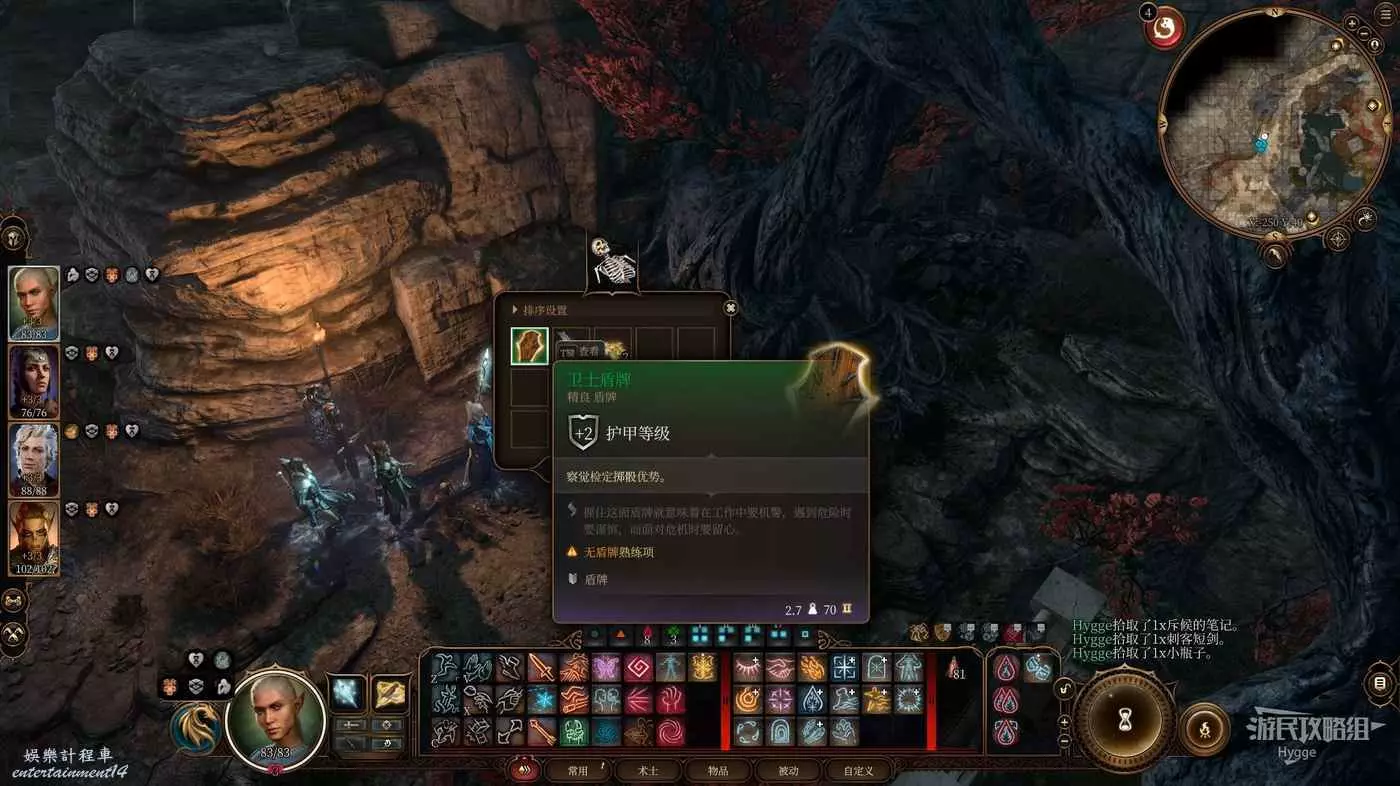
Task: Select the Sentinel Shield in the loot panel
Action: coord(529,346)
